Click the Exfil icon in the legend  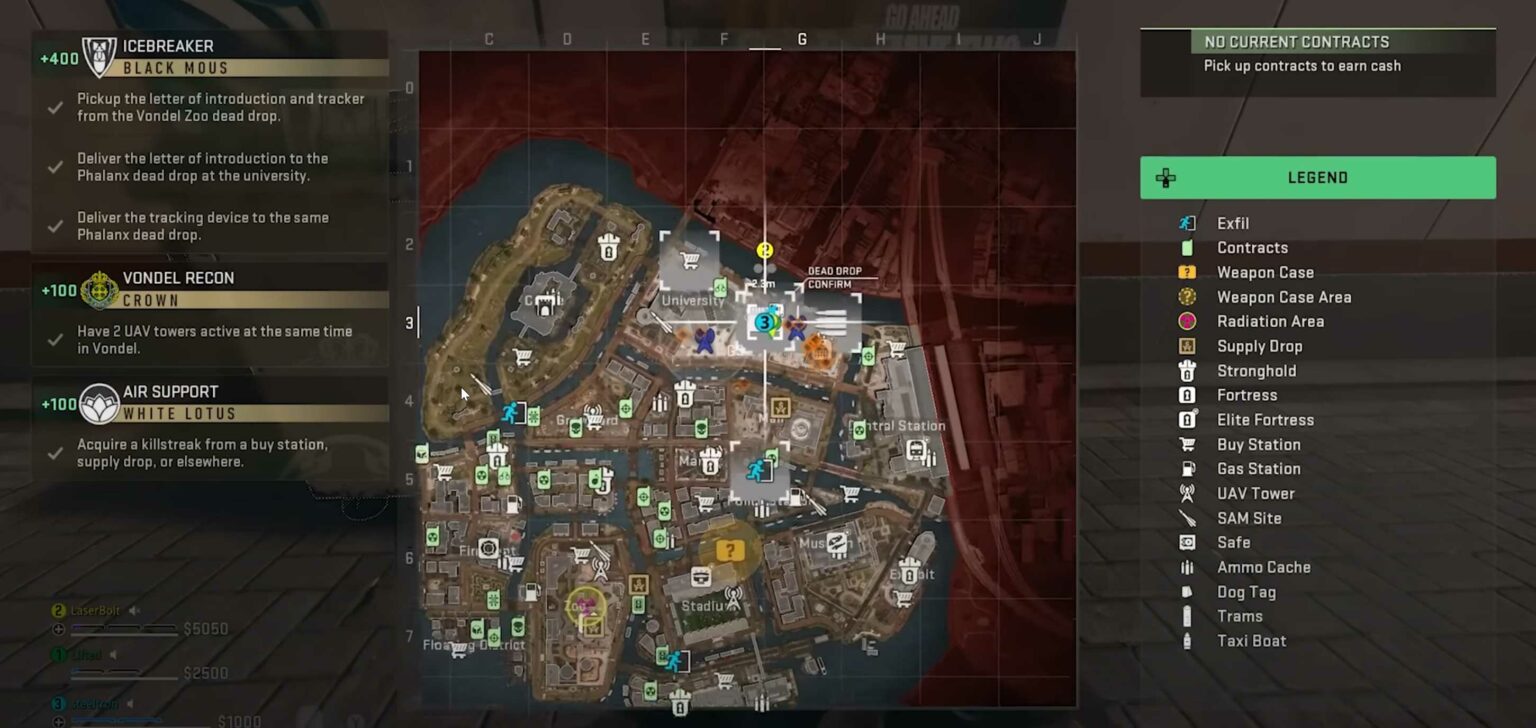click(x=1186, y=223)
